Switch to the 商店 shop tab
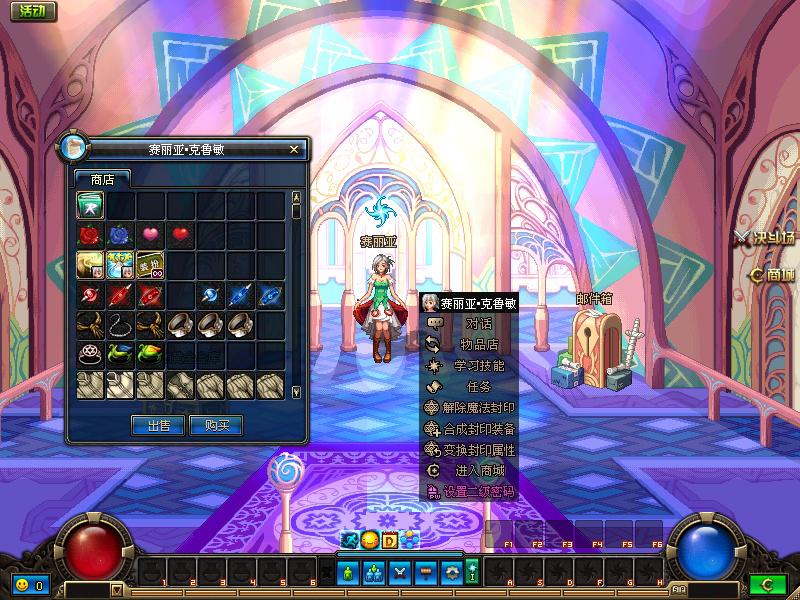This screenshot has height=600, width=800. point(102,180)
